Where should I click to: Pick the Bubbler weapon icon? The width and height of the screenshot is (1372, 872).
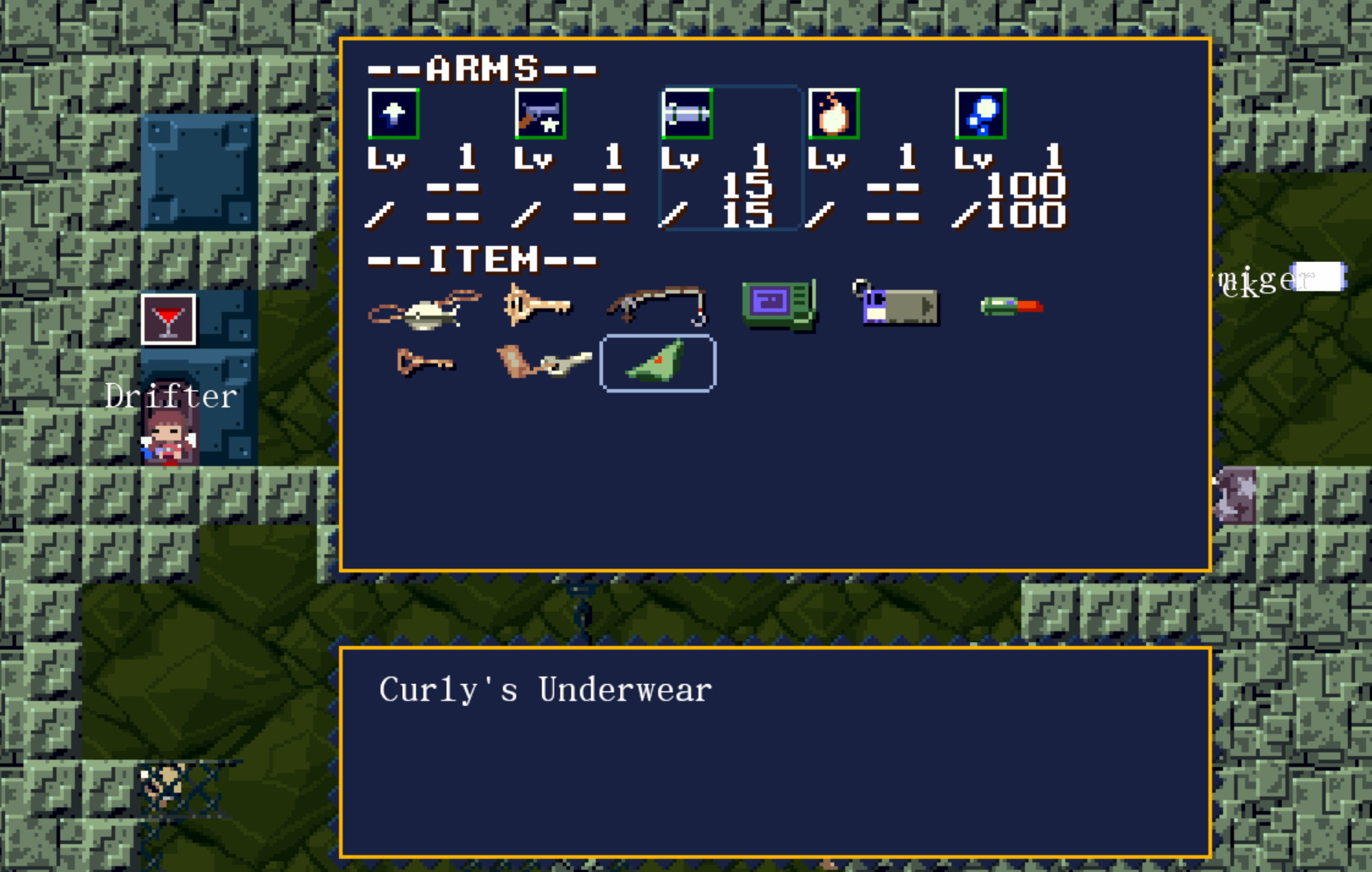tap(980, 114)
